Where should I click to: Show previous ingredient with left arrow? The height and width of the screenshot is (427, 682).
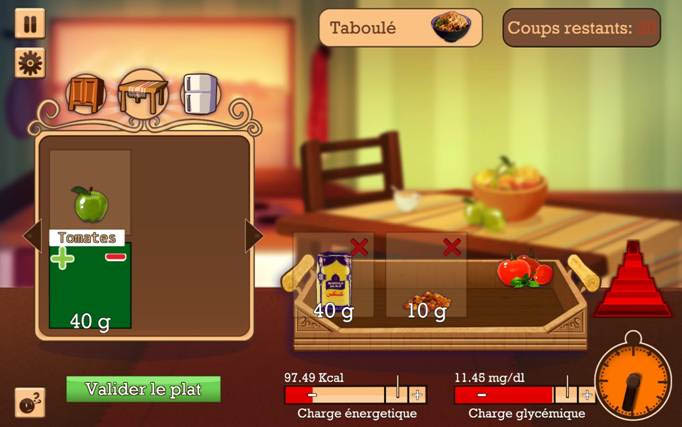pos(31,236)
